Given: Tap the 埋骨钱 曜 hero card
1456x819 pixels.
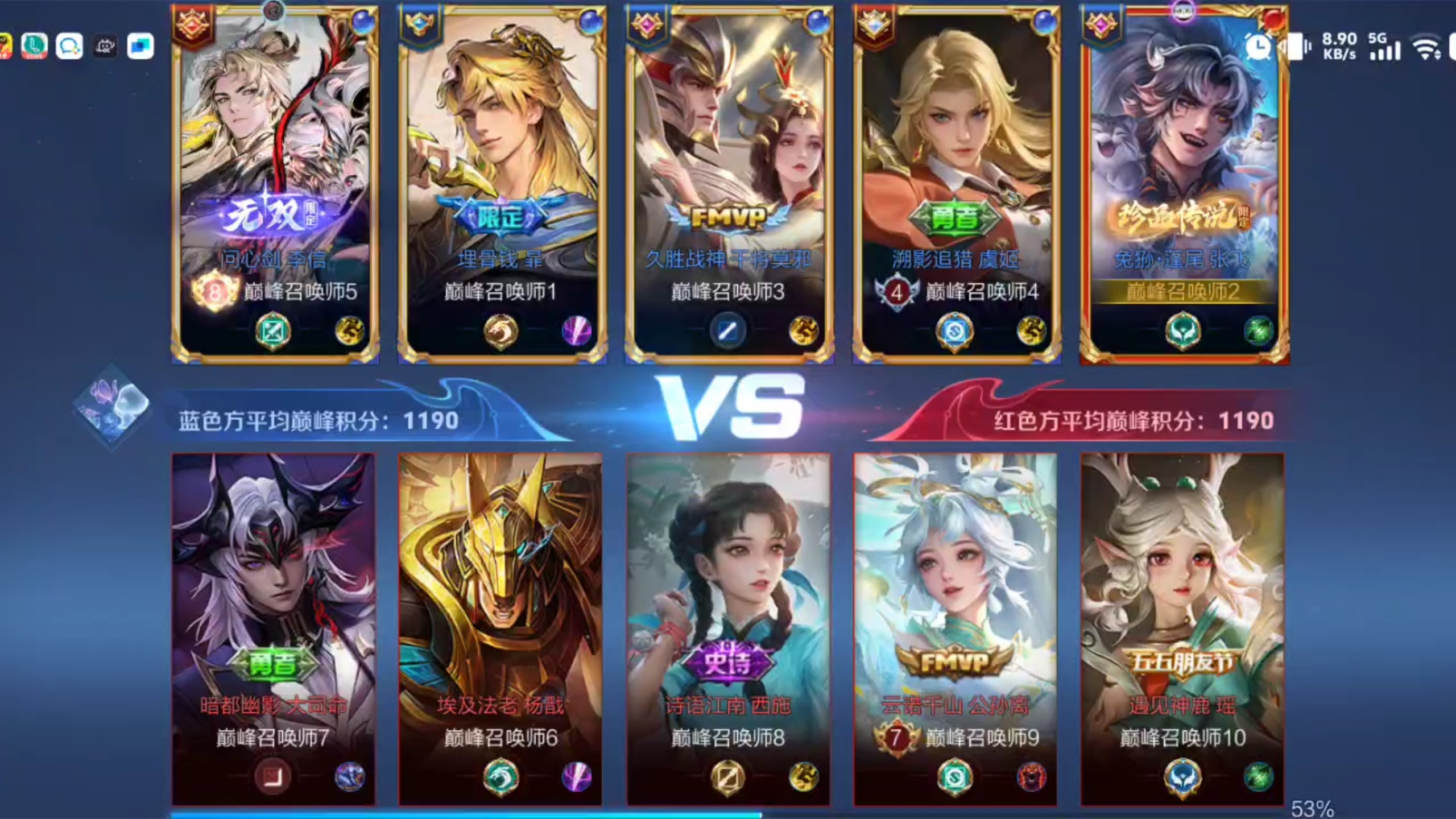Looking at the screenshot, I should [502, 182].
